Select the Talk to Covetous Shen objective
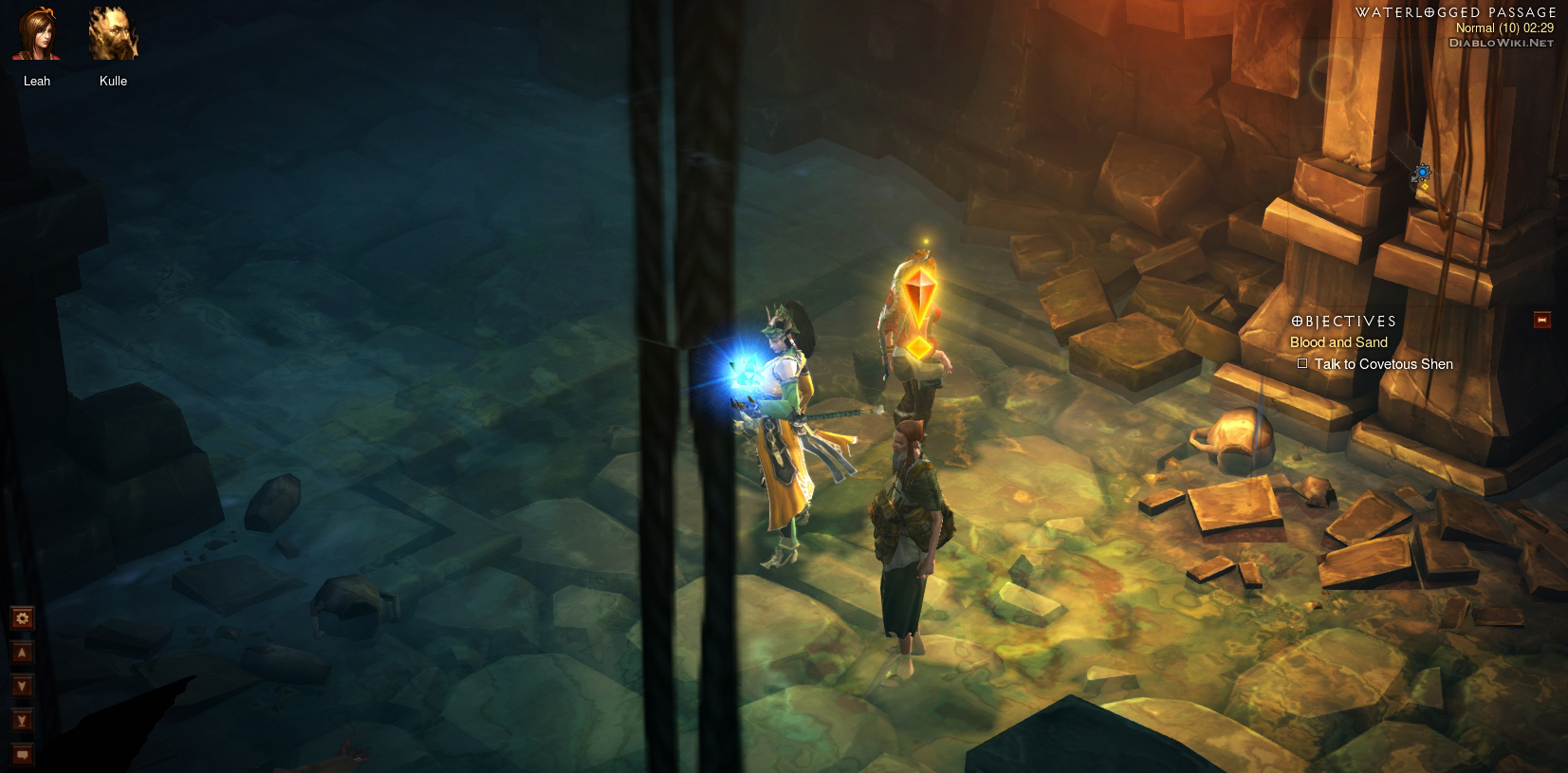 (x=1382, y=364)
